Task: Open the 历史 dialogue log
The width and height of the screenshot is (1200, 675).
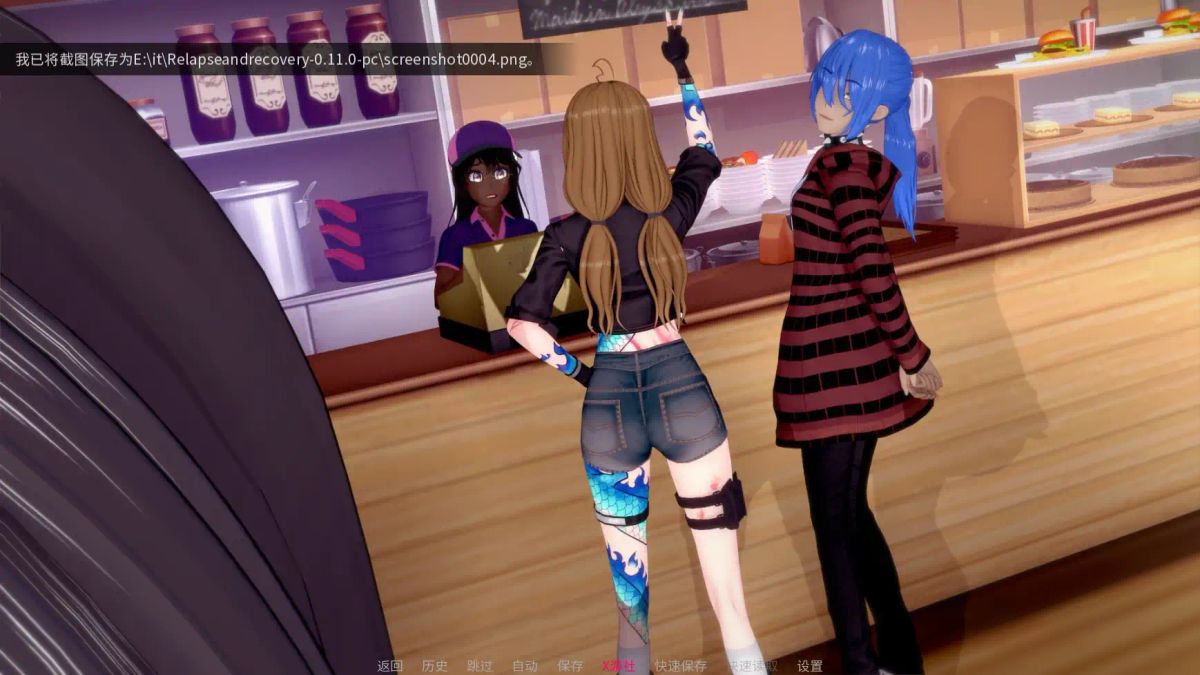Action: click(x=435, y=666)
